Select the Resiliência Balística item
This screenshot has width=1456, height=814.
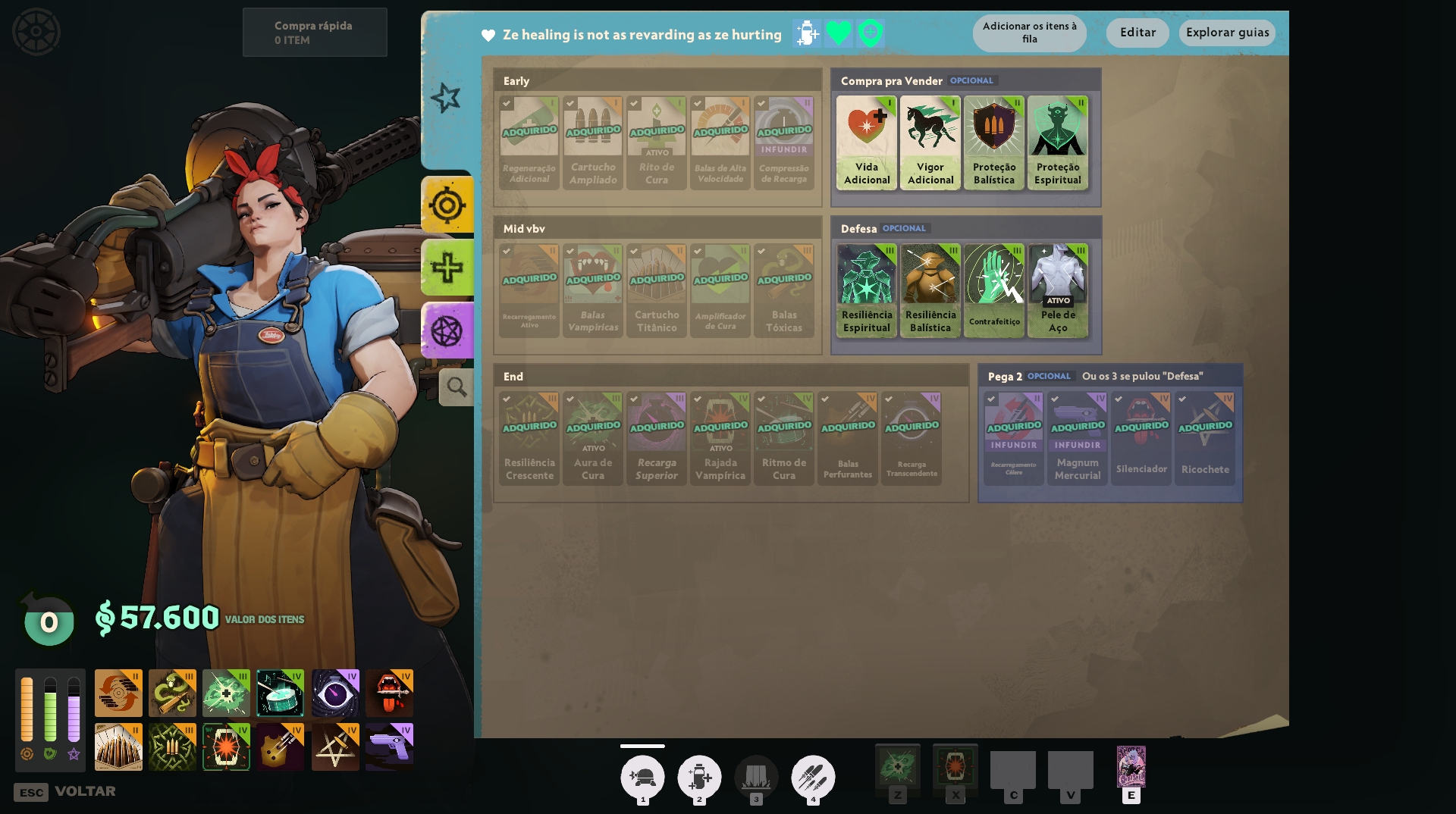click(x=930, y=290)
